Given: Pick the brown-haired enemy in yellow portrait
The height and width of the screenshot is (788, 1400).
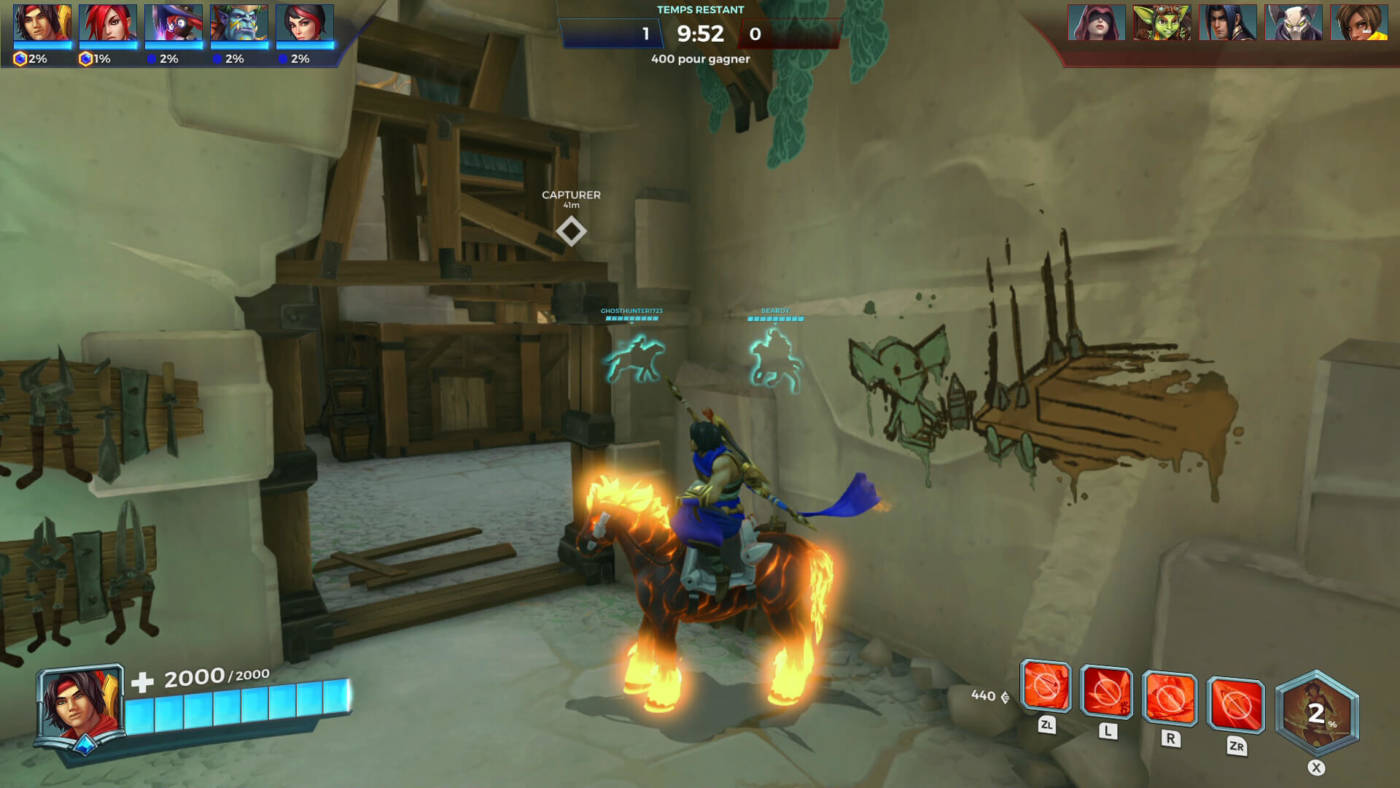Looking at the screenshot, I should tap(1359, 22).
